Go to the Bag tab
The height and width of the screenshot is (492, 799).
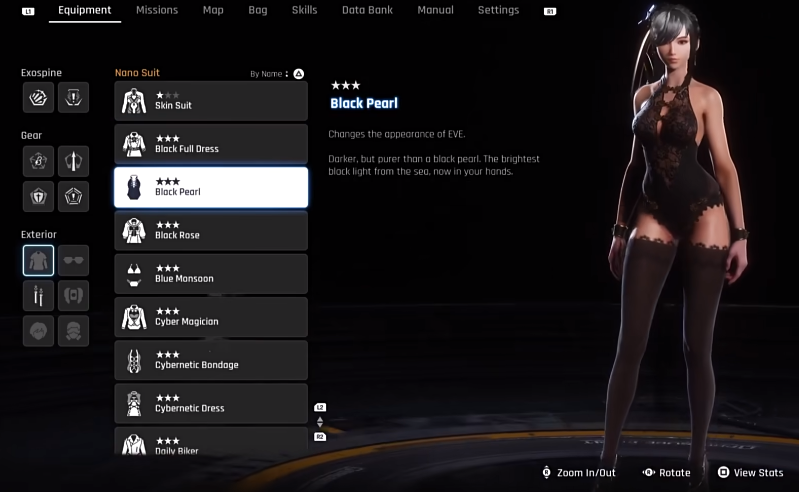coord(257,10)
